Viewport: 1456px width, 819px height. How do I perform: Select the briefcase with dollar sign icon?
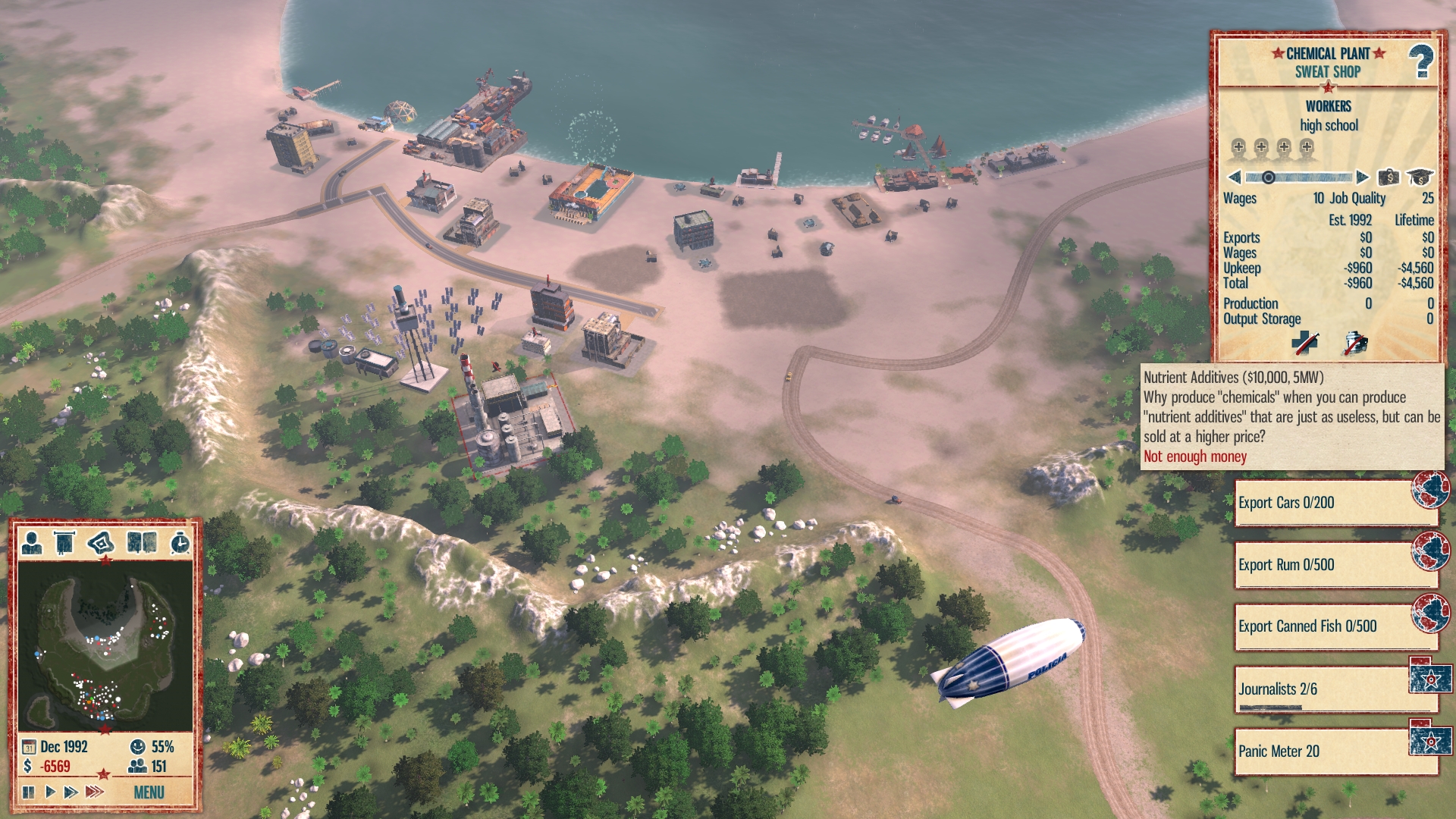(x=1389, y=177)
